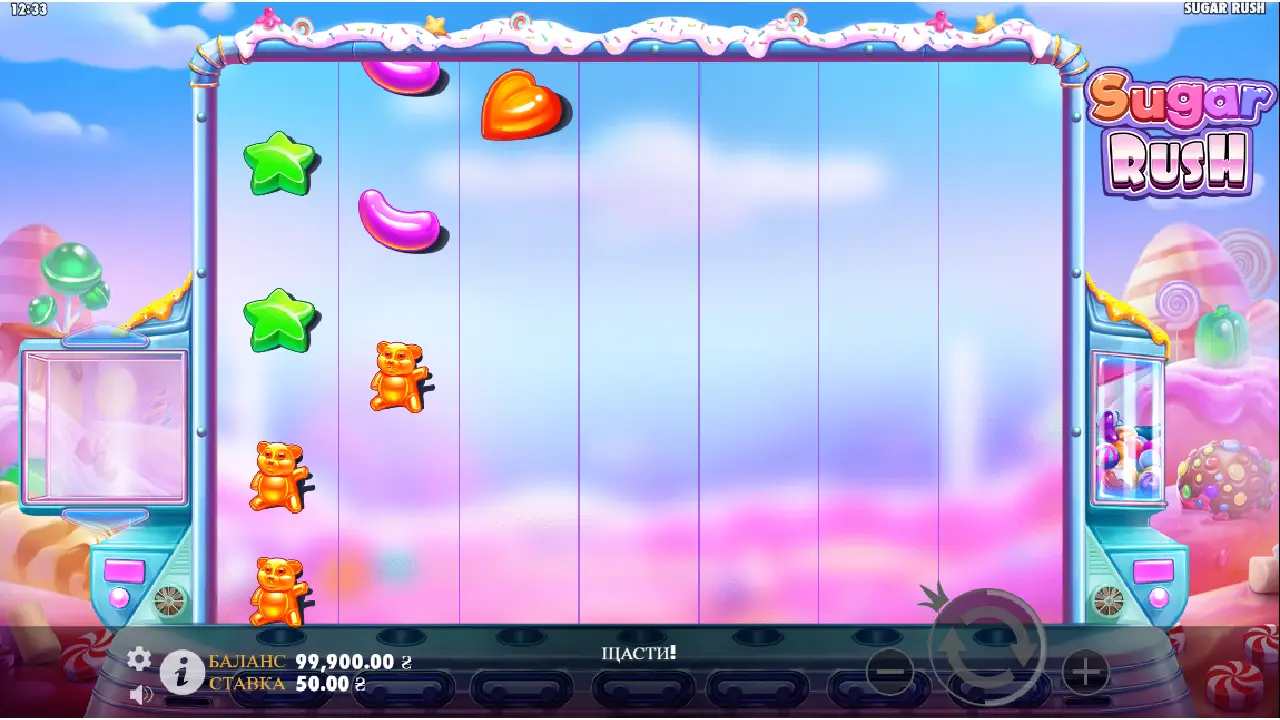Select the orange heart candy symbol
1280x720 pixels.
(520, 110)
